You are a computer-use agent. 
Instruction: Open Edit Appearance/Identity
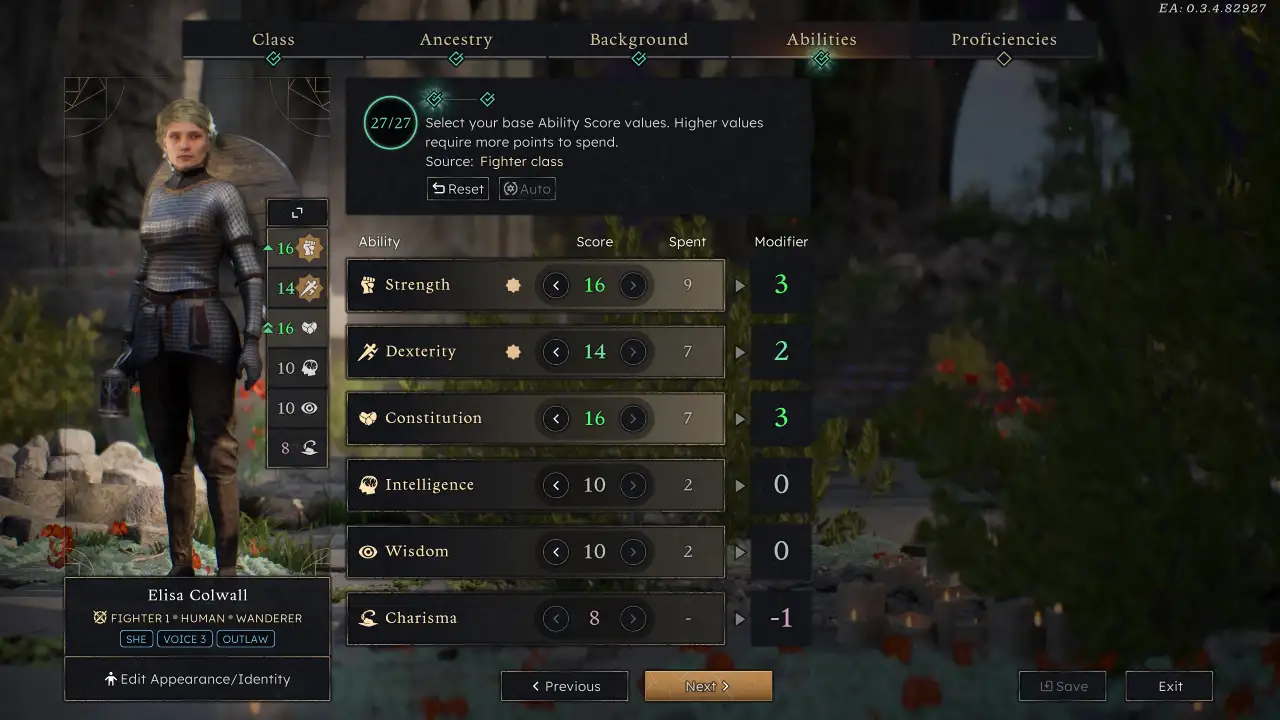tap(197, 679)
